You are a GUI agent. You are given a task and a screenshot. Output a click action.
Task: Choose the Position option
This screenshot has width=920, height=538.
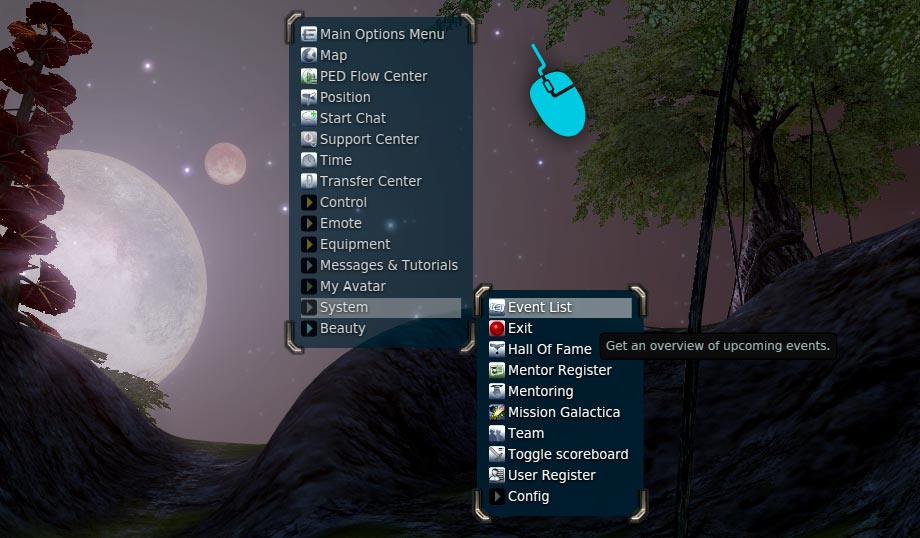tap(345, 97)
